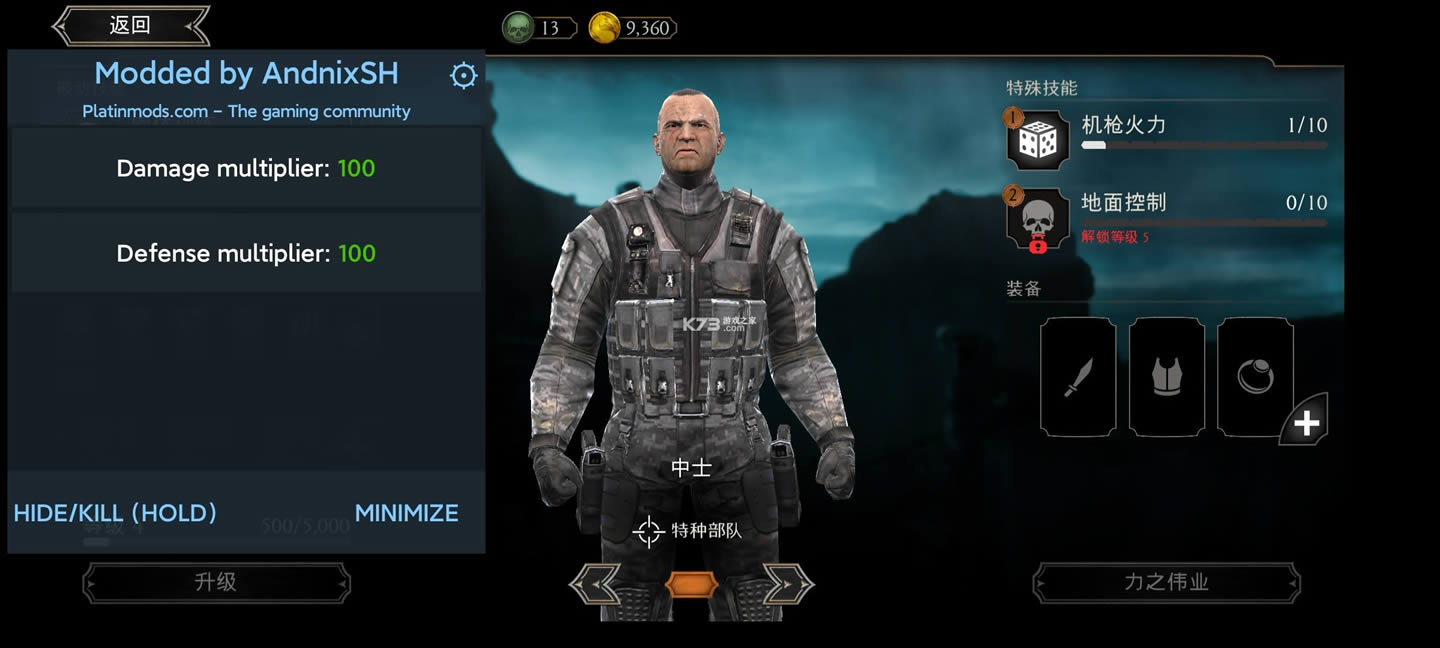Show the previous character with left arrow
Screen dimensions: 1440x648
pos(595,584)
